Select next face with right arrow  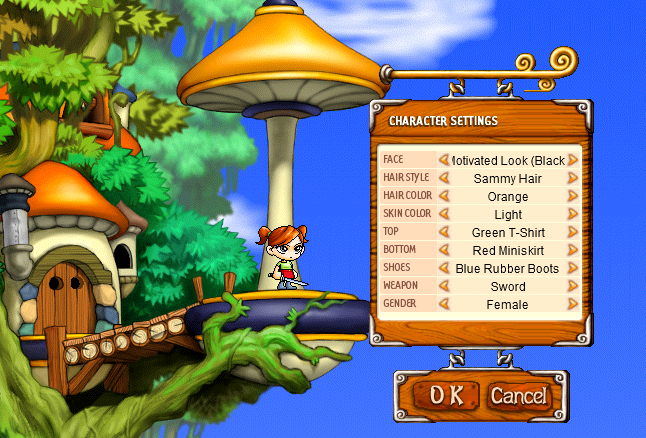click(573, 160)
